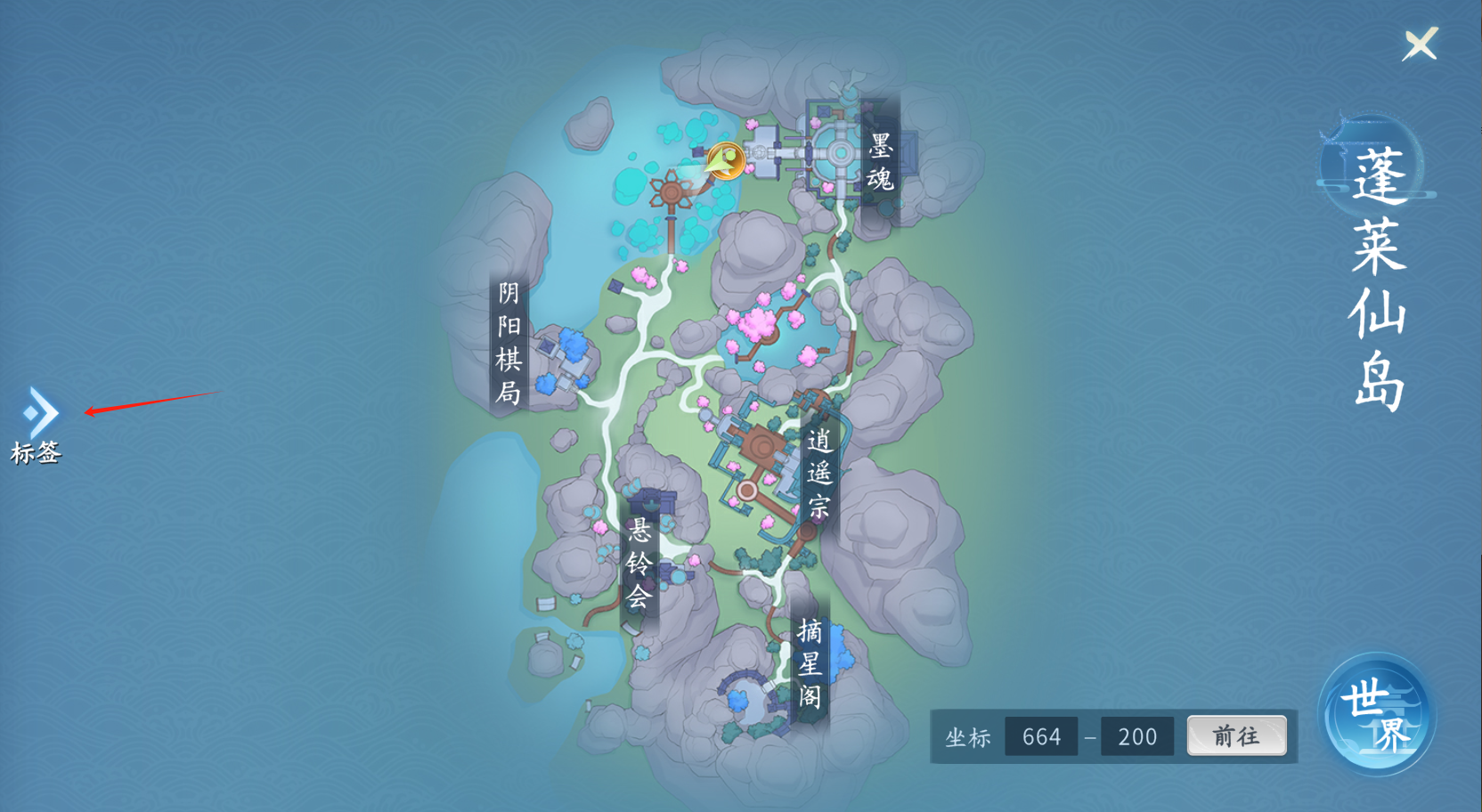Screen dimensions: 1482x812
Task: Click the 前往 go-to button
Action: coord(1236,736)
